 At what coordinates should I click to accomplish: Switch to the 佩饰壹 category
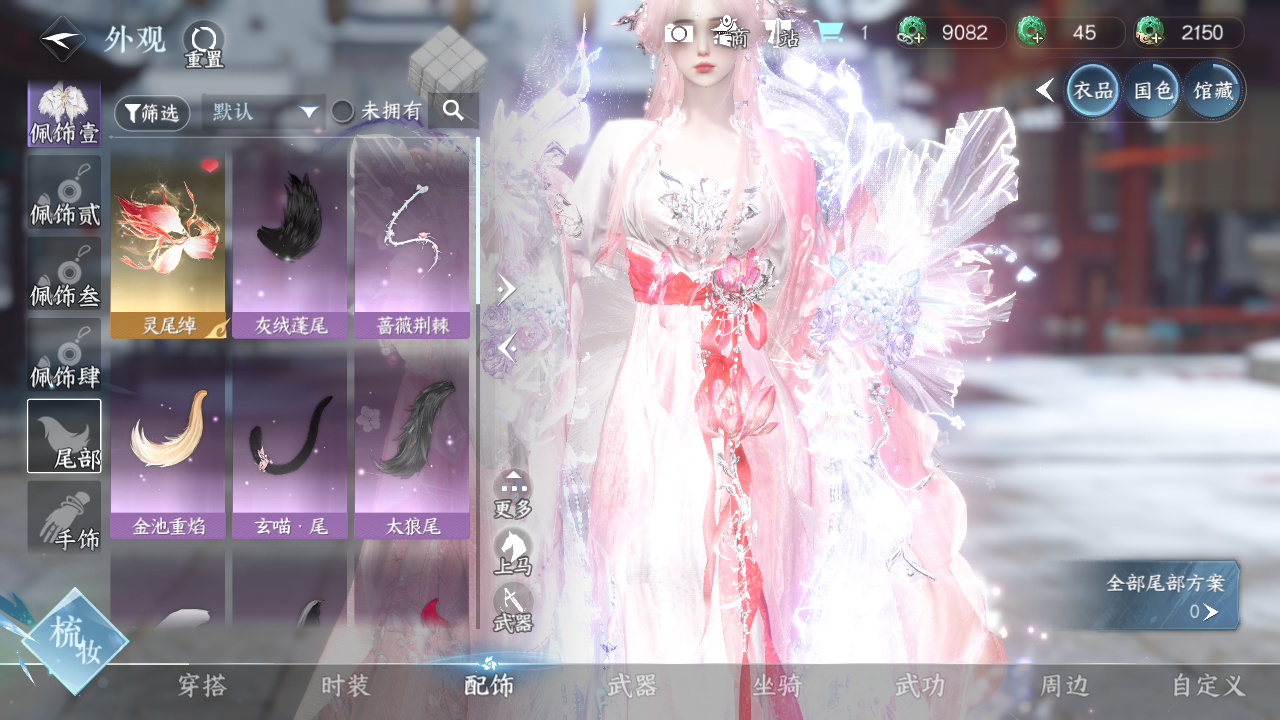(64, 114)
